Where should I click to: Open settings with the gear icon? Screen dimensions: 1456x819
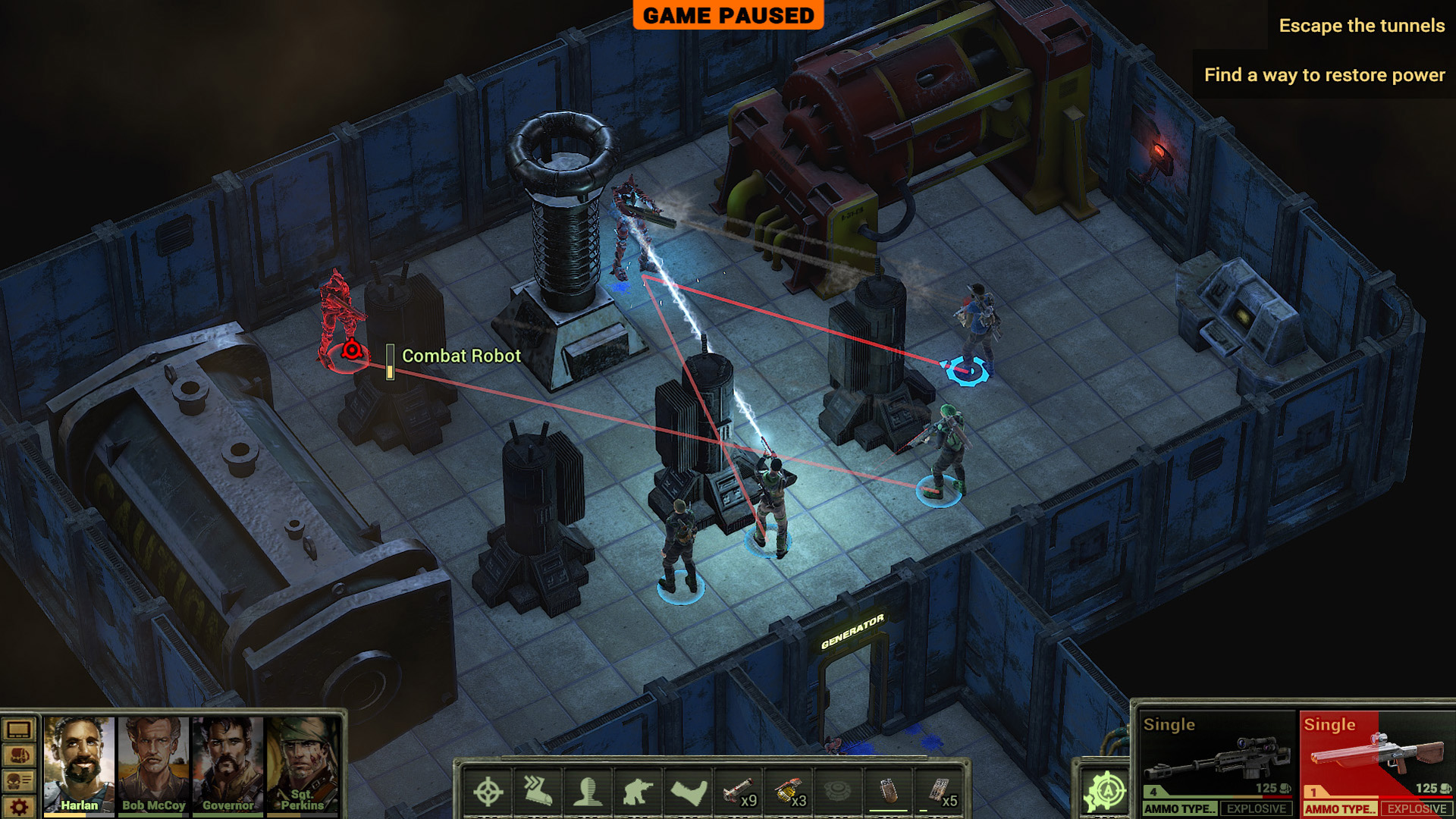click(x=19, y=806)
